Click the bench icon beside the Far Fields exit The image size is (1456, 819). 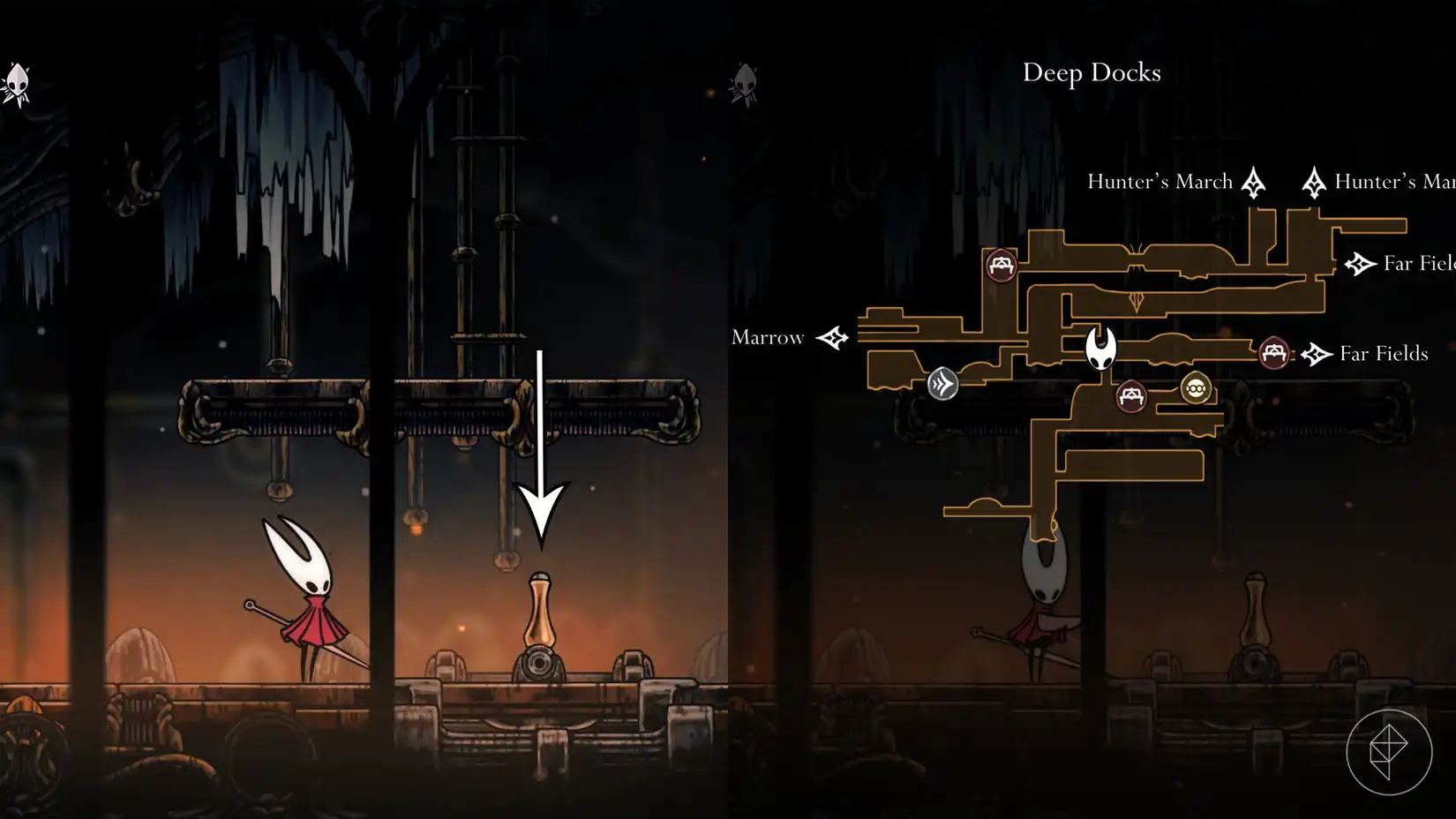pyautogui.click(x=1273, y=353)
